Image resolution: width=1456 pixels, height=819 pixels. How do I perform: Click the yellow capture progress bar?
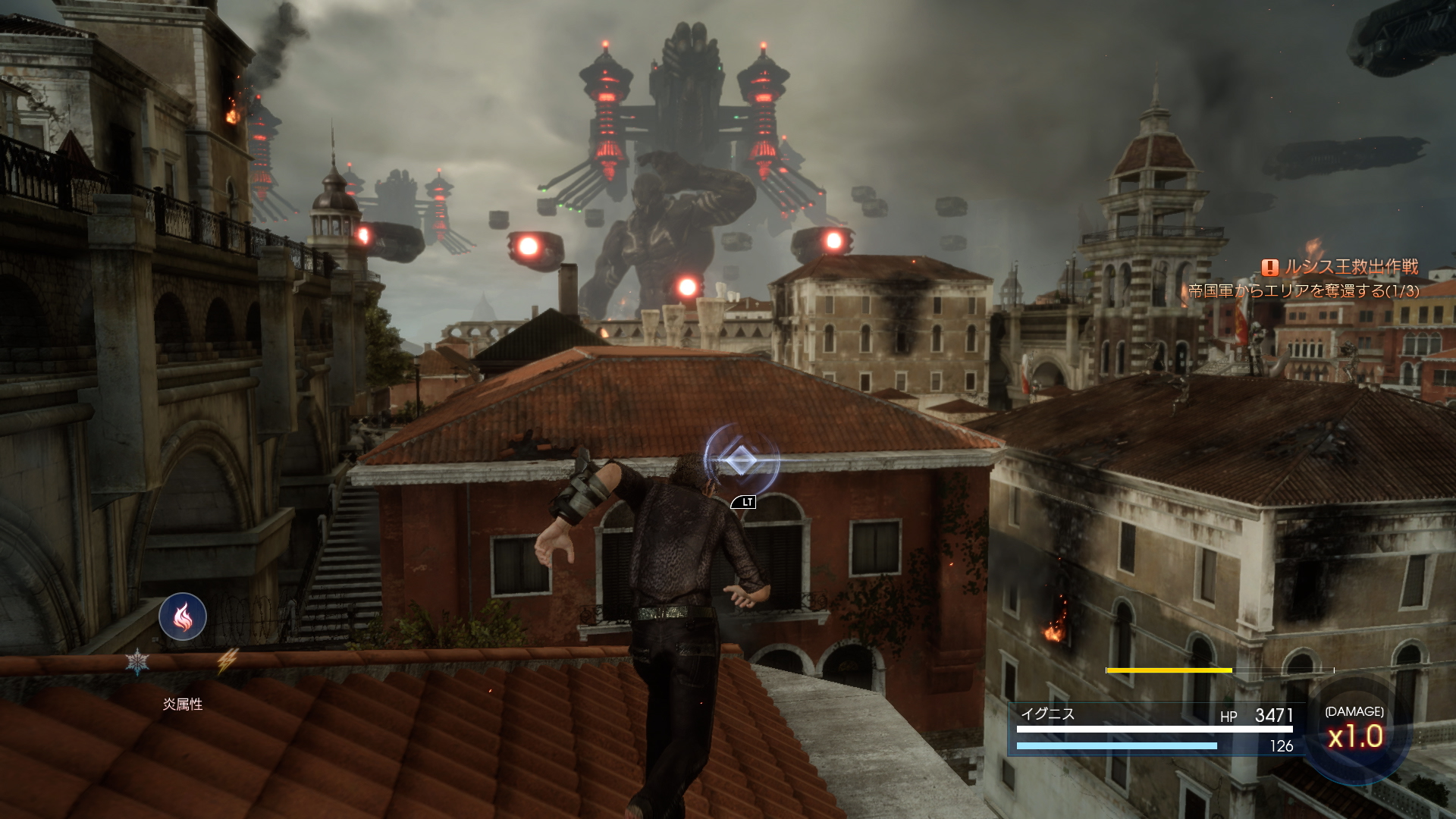point(1171,670)
